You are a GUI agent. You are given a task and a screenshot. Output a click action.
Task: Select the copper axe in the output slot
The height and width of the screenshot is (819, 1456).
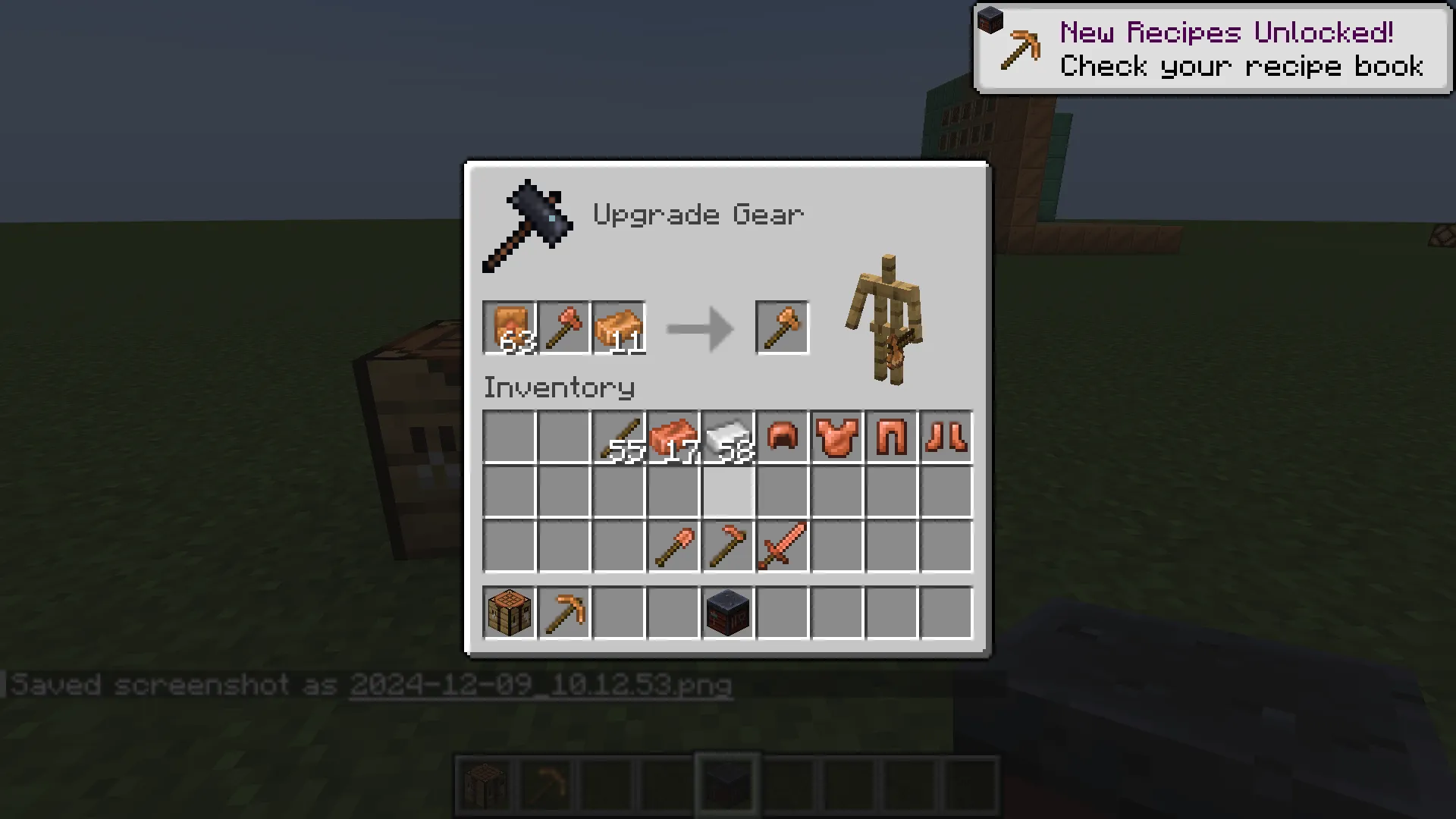[782, 328]
